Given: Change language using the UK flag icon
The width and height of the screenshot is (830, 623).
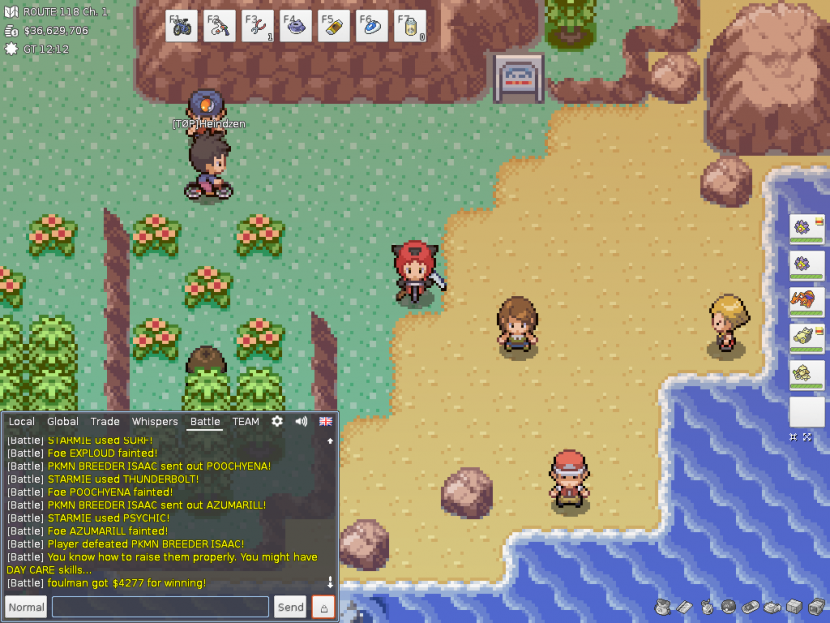Looking at the screenshot, I should [x=326, y=422].
